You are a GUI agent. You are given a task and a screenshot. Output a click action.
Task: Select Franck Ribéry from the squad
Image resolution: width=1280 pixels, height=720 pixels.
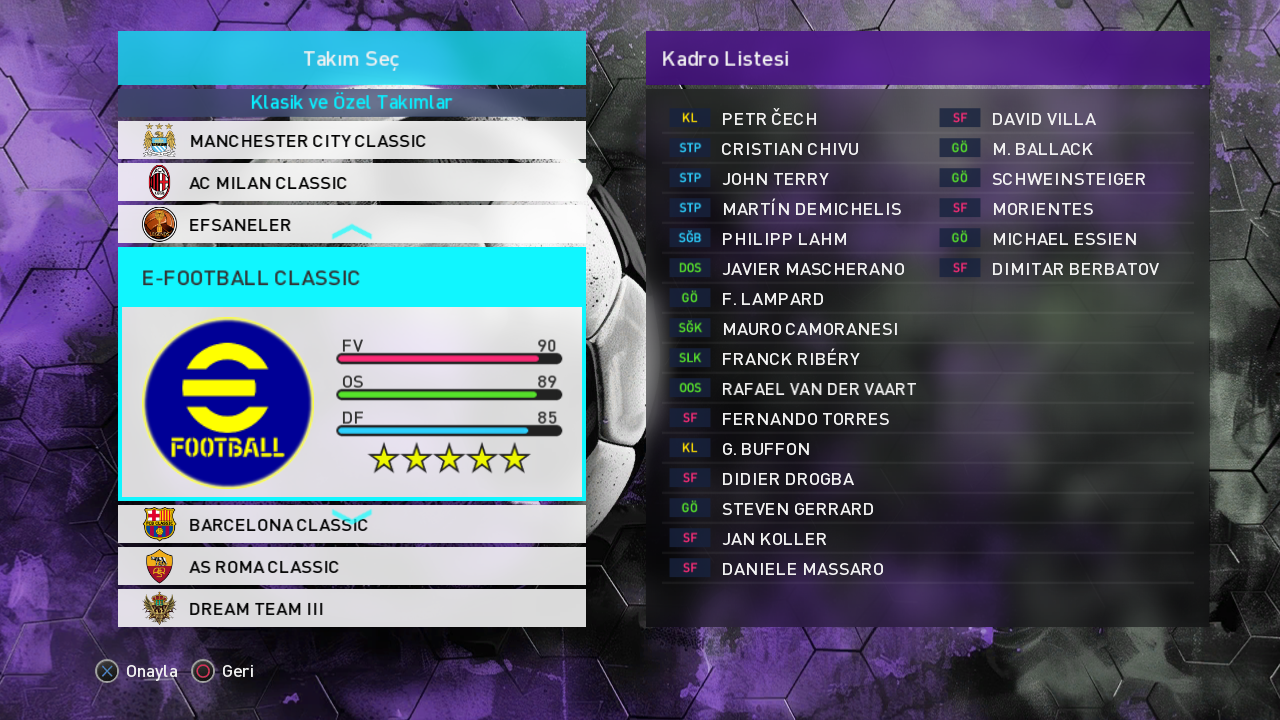[790, 359]
